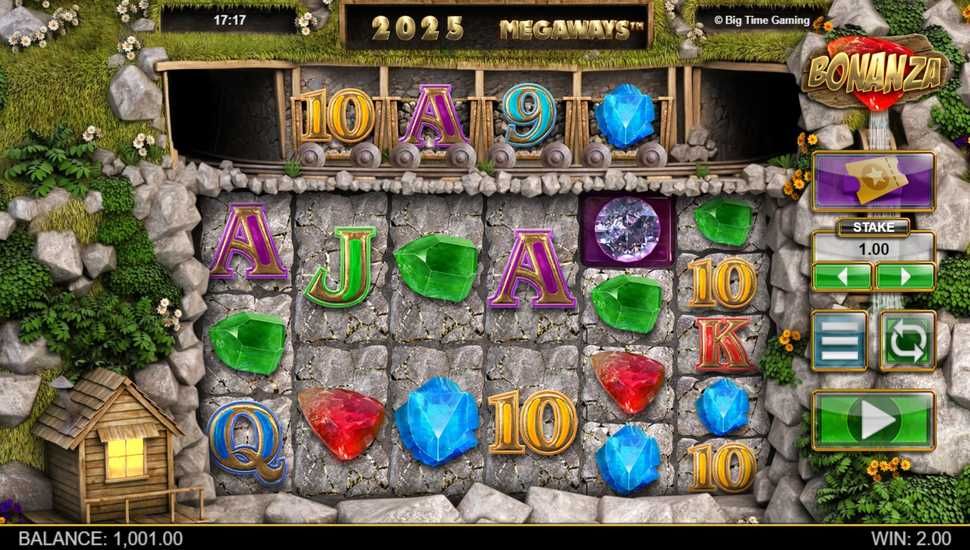Open the blue hamburger menu

pyautogui.click(x=838, y=341)
